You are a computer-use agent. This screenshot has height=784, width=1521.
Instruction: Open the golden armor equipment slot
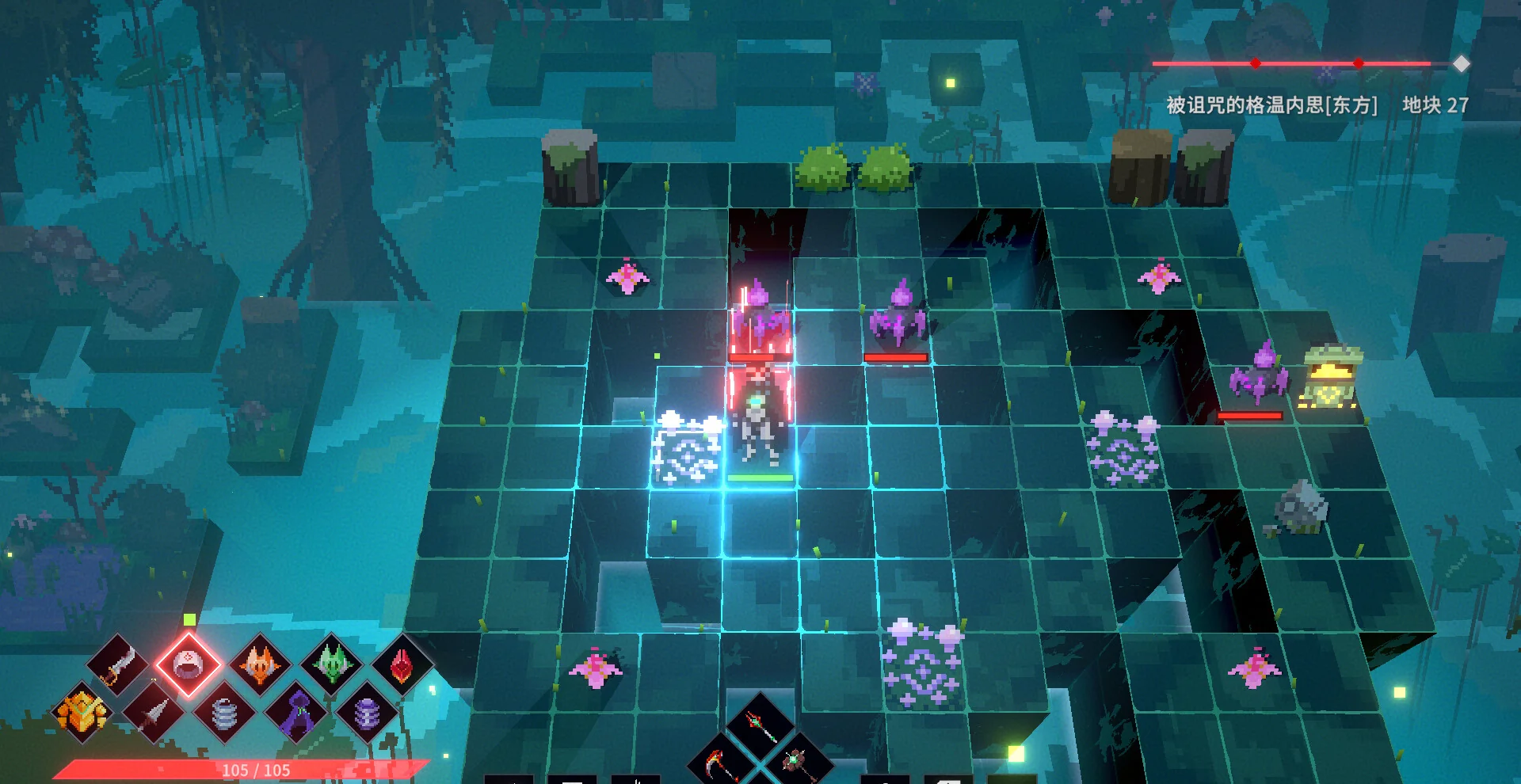(x=82, y=712)
